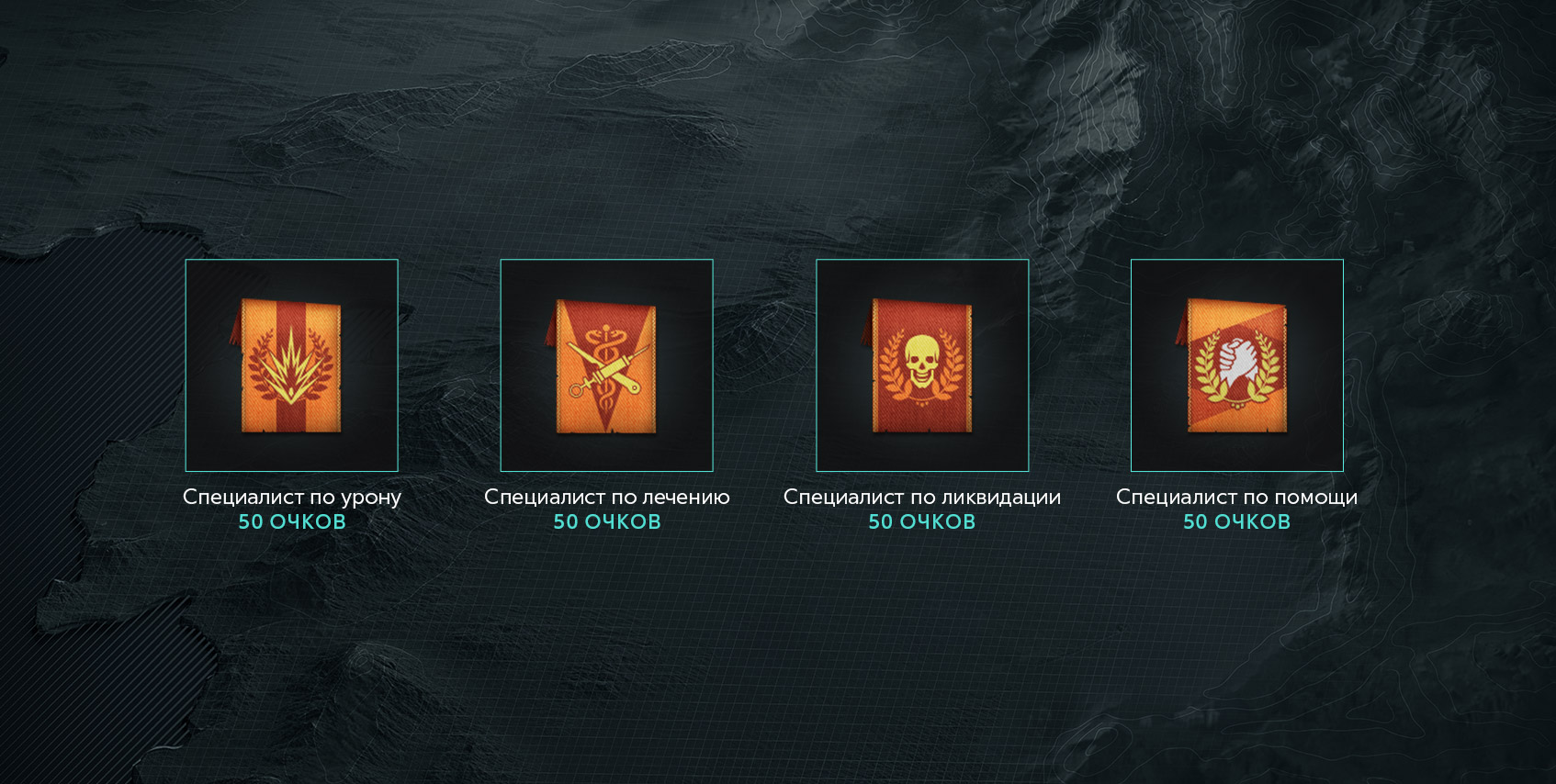Image resolution: width=1556 pixels, height=784 pixels.
Task: Open the Специалист по помощи handshake badge
Action: click(1236, 365)
